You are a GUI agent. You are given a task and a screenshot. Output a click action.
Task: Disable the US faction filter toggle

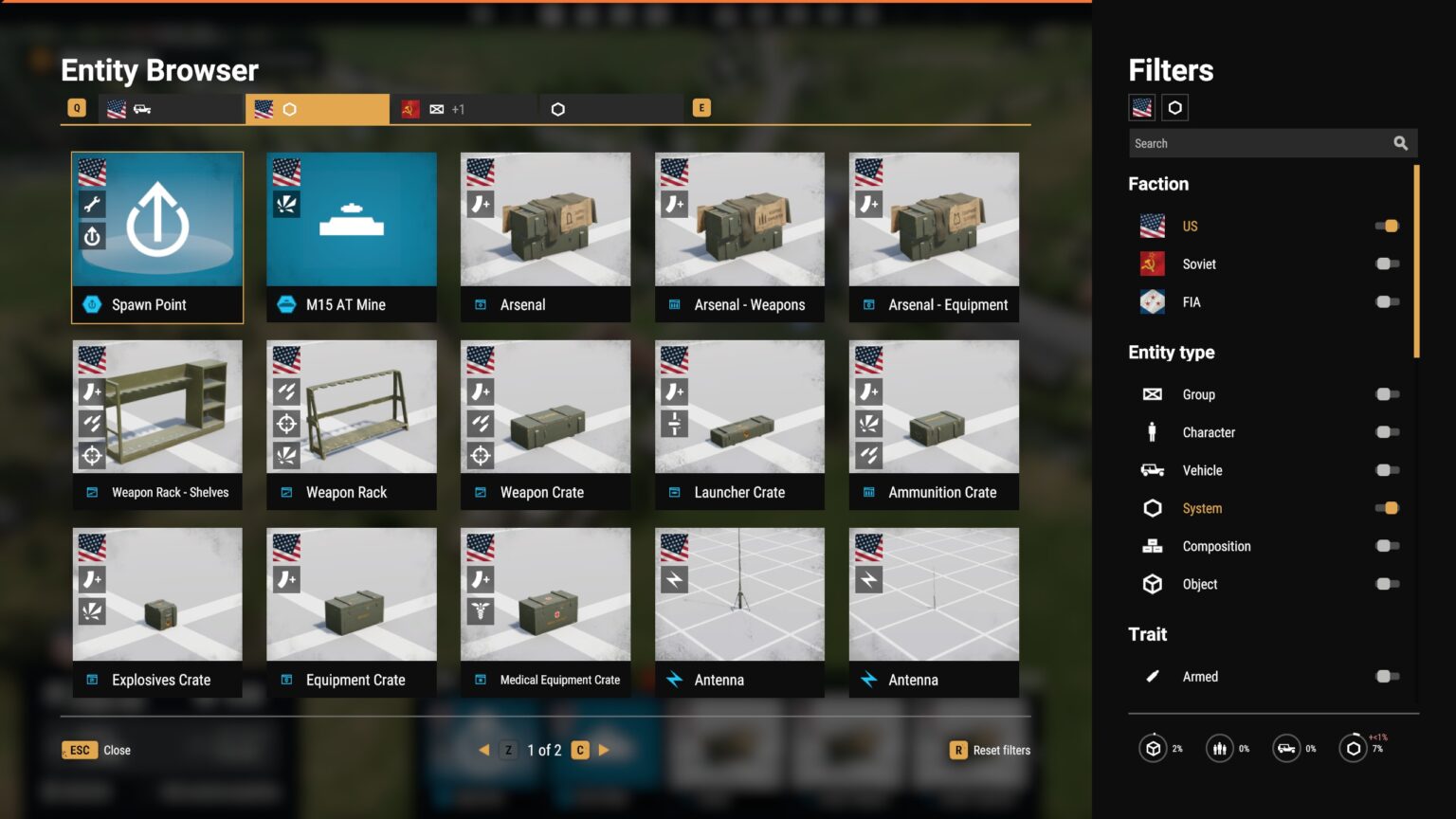[1387, 226]
